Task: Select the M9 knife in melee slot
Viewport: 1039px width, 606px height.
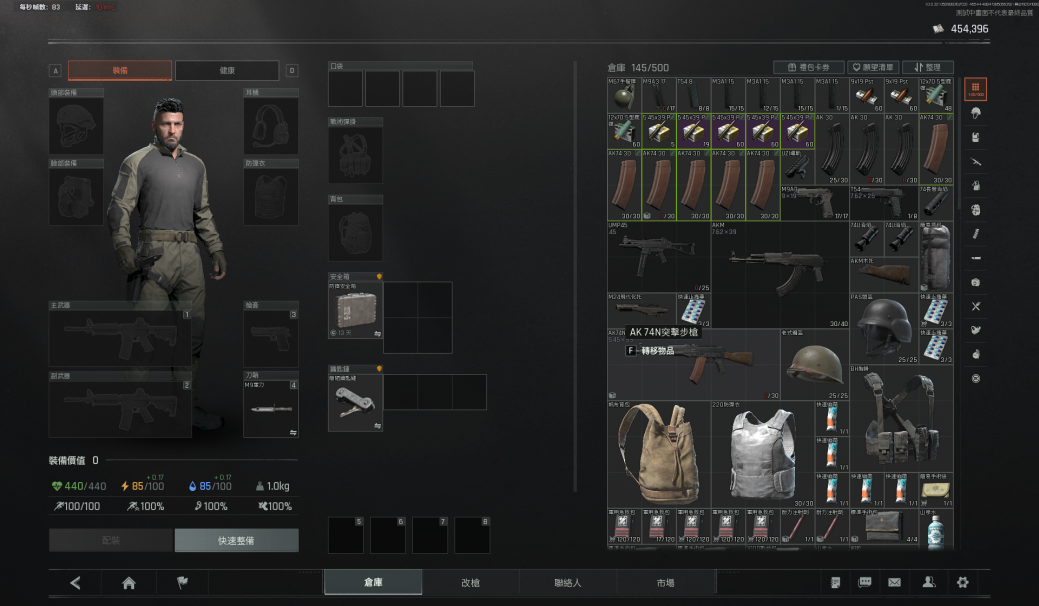Action: pyautogui.click(x=270, y=408)
